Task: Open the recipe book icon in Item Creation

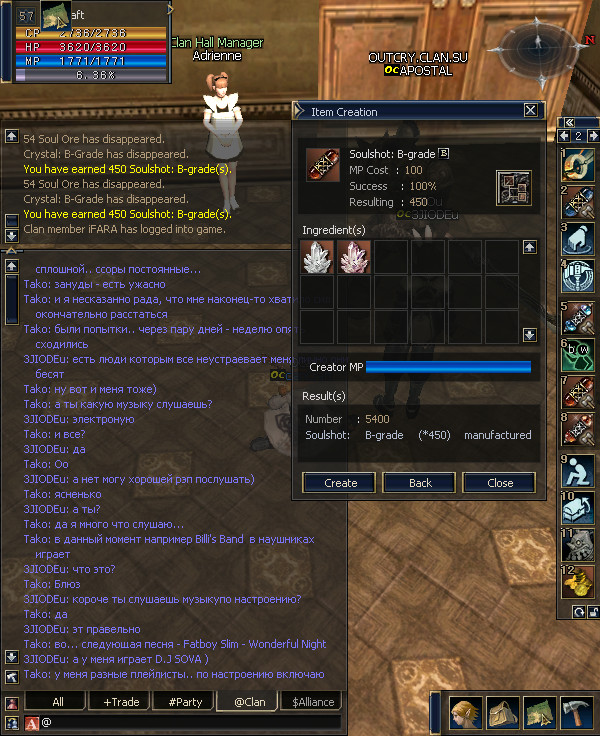Action: pos(513,188)
